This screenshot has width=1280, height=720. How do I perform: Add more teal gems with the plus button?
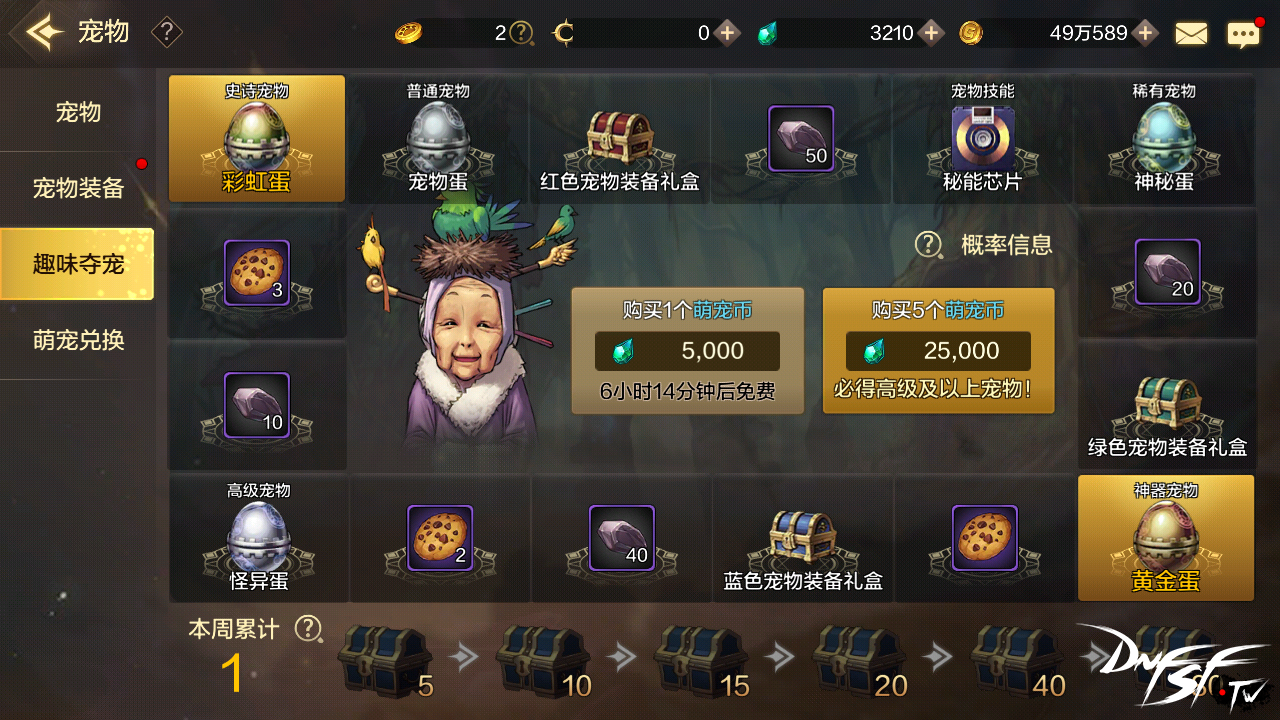[931, 33]
